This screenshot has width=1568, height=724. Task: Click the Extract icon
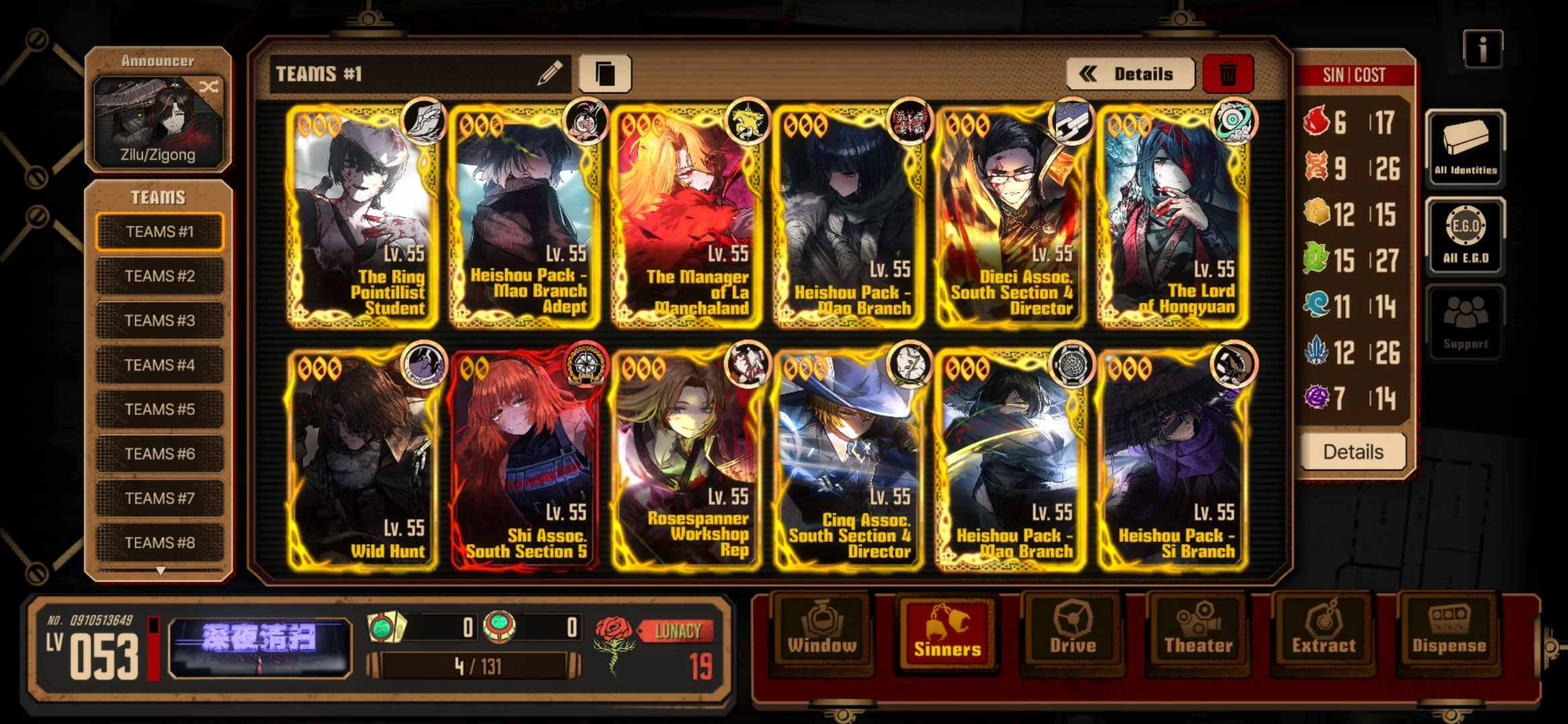coord(1323,630)
